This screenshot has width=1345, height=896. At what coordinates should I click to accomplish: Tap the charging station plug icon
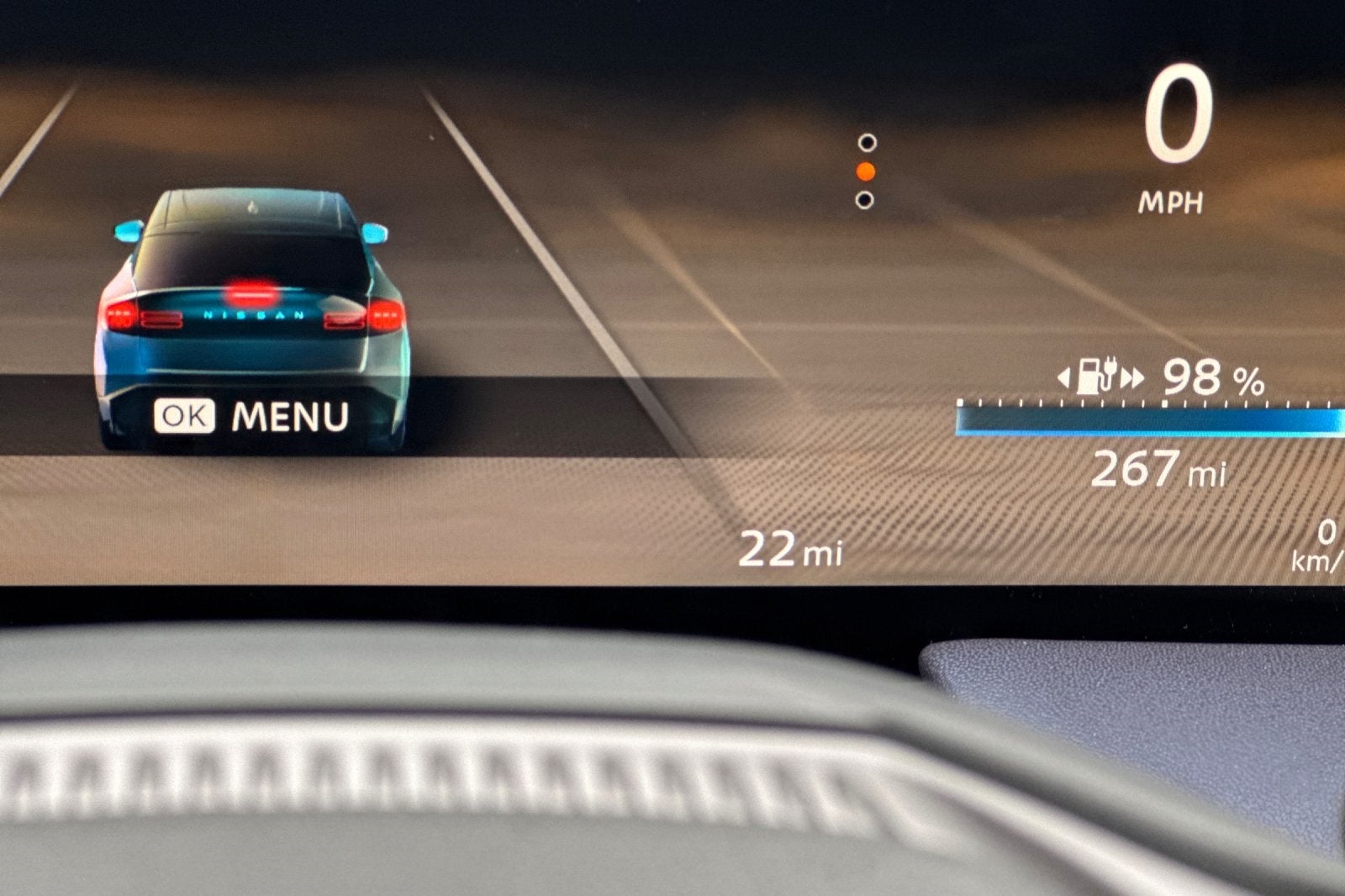1099,376
